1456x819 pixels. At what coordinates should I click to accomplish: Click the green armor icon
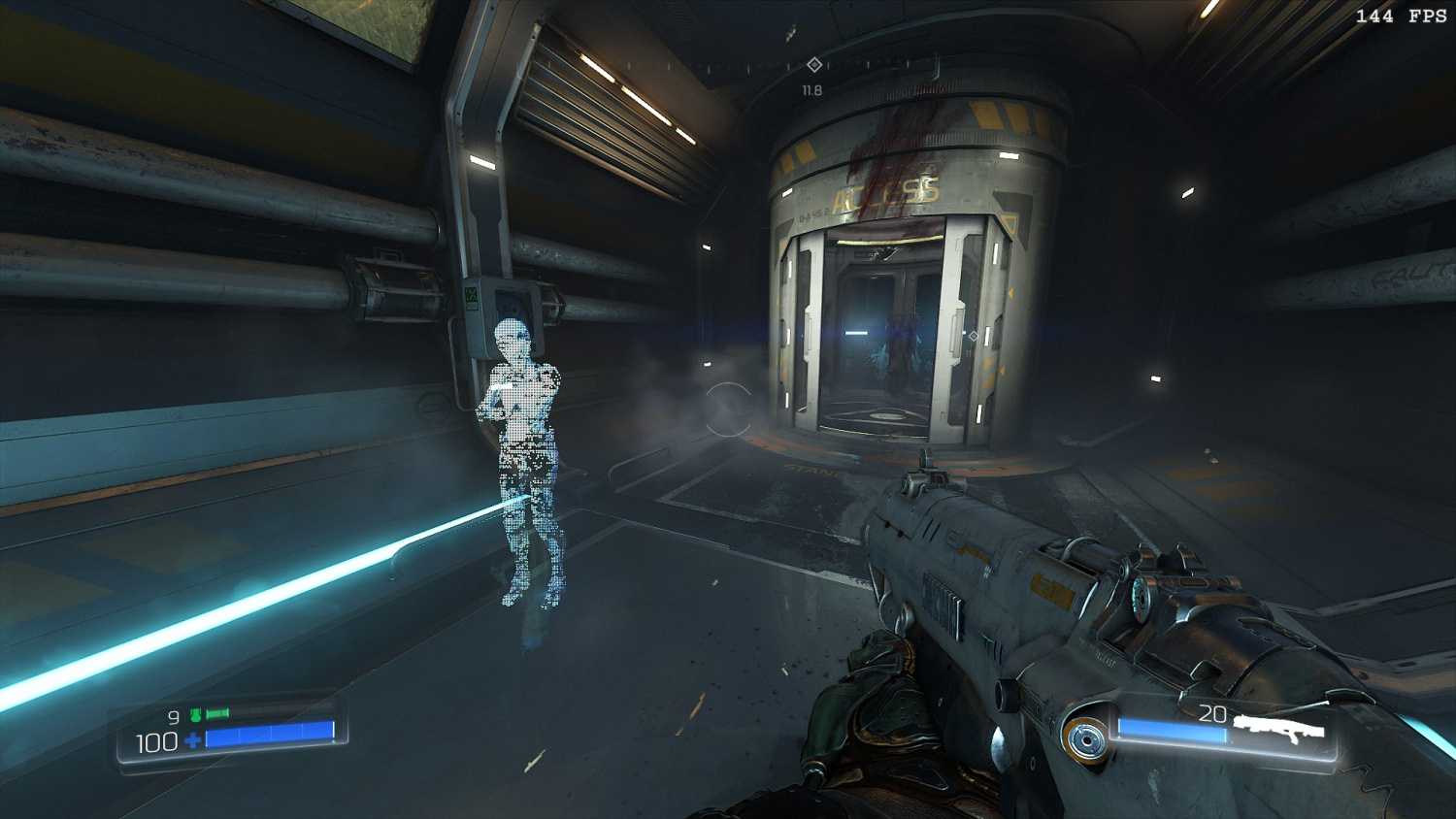pos(195,715)
